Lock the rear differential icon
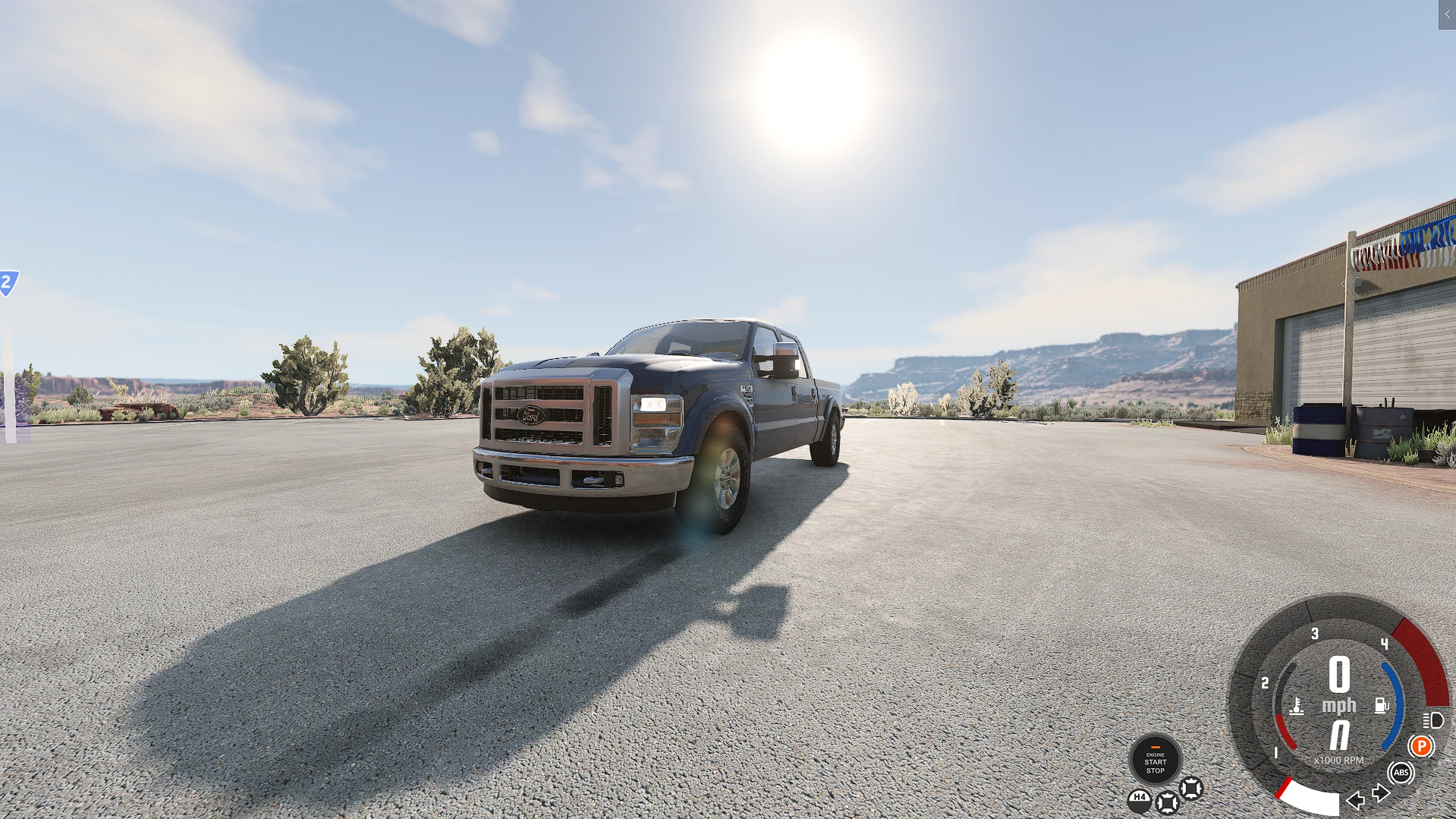 point(1167,802)
